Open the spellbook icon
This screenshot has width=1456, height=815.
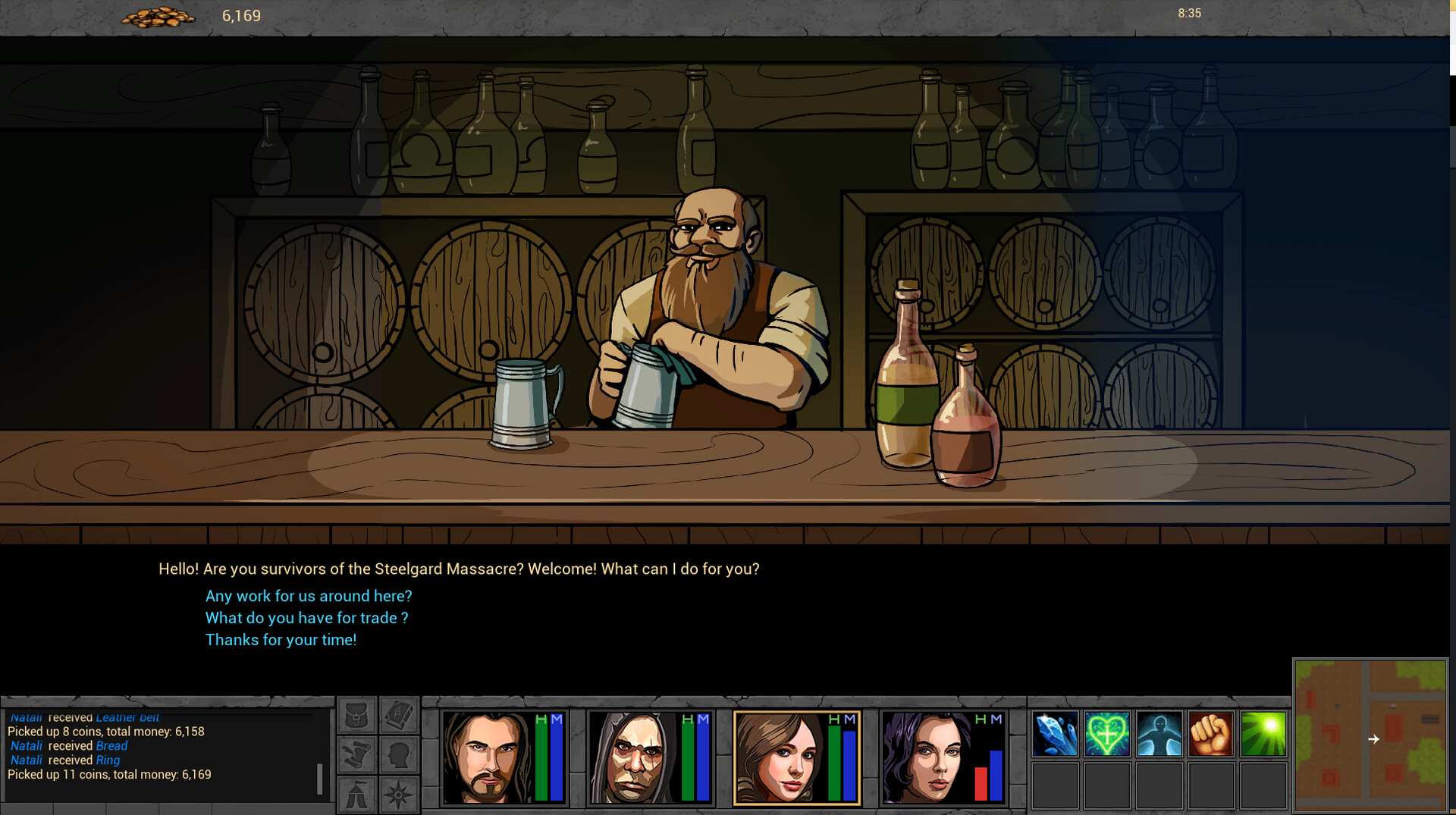(400, 716)
